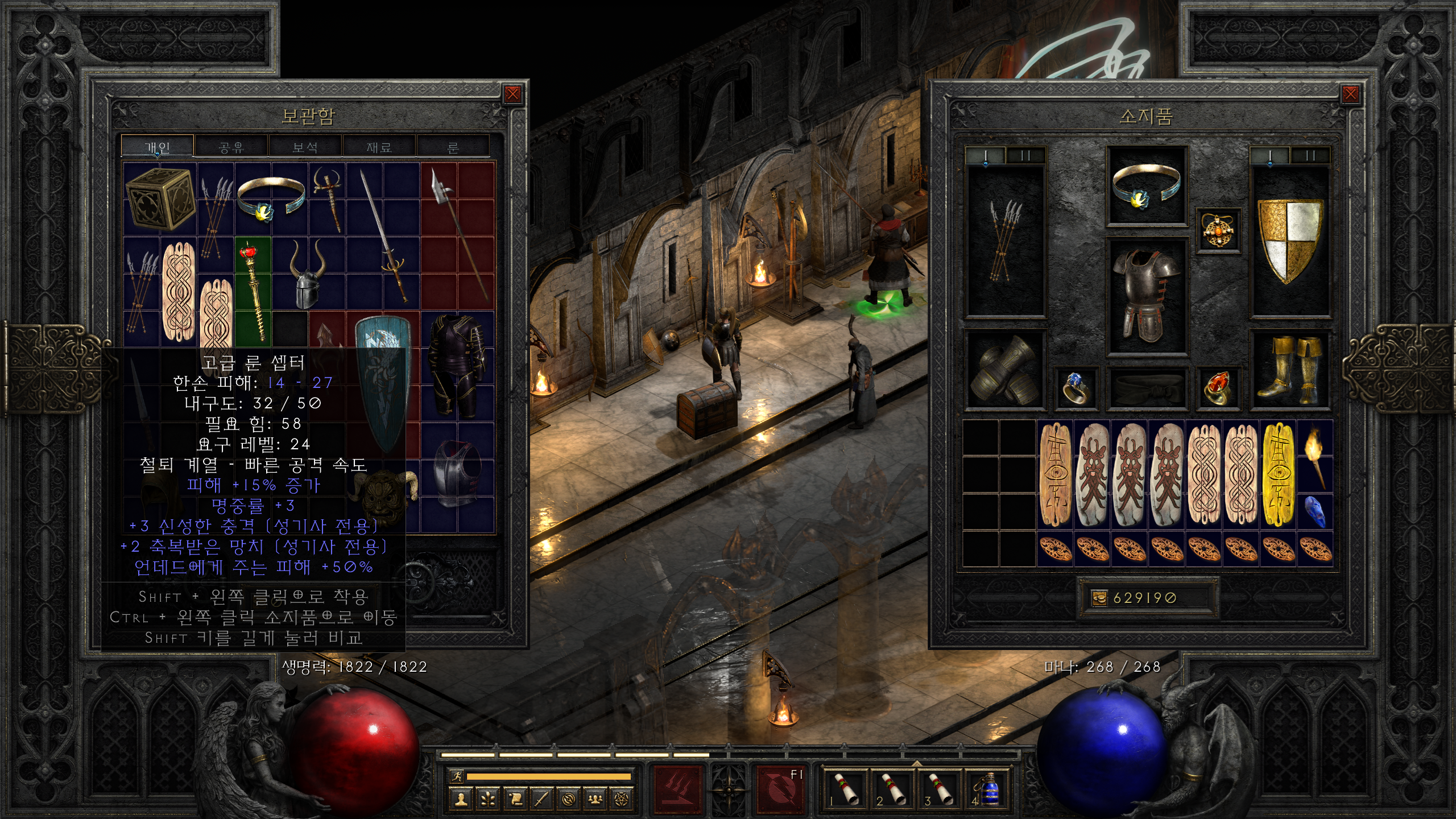Click the gold coin button beside 629190
The height and width of the screenshot is (819, 1456).
[1099, 598]
